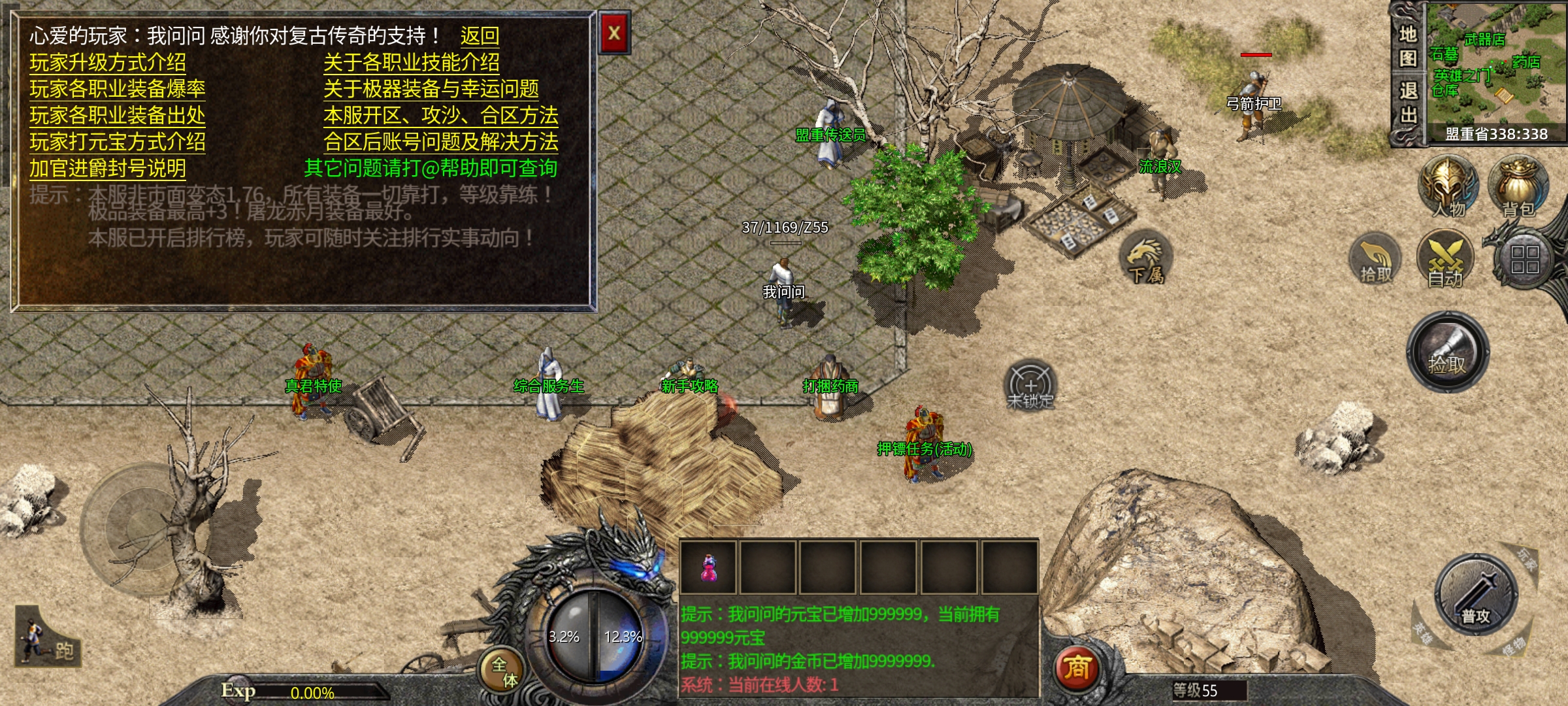Image resolution: width=1568 pixels, height=706 pixels.
Task: Toggle 自动 auto-battle crossed swords icon
Action: [x=1445, y=260]
